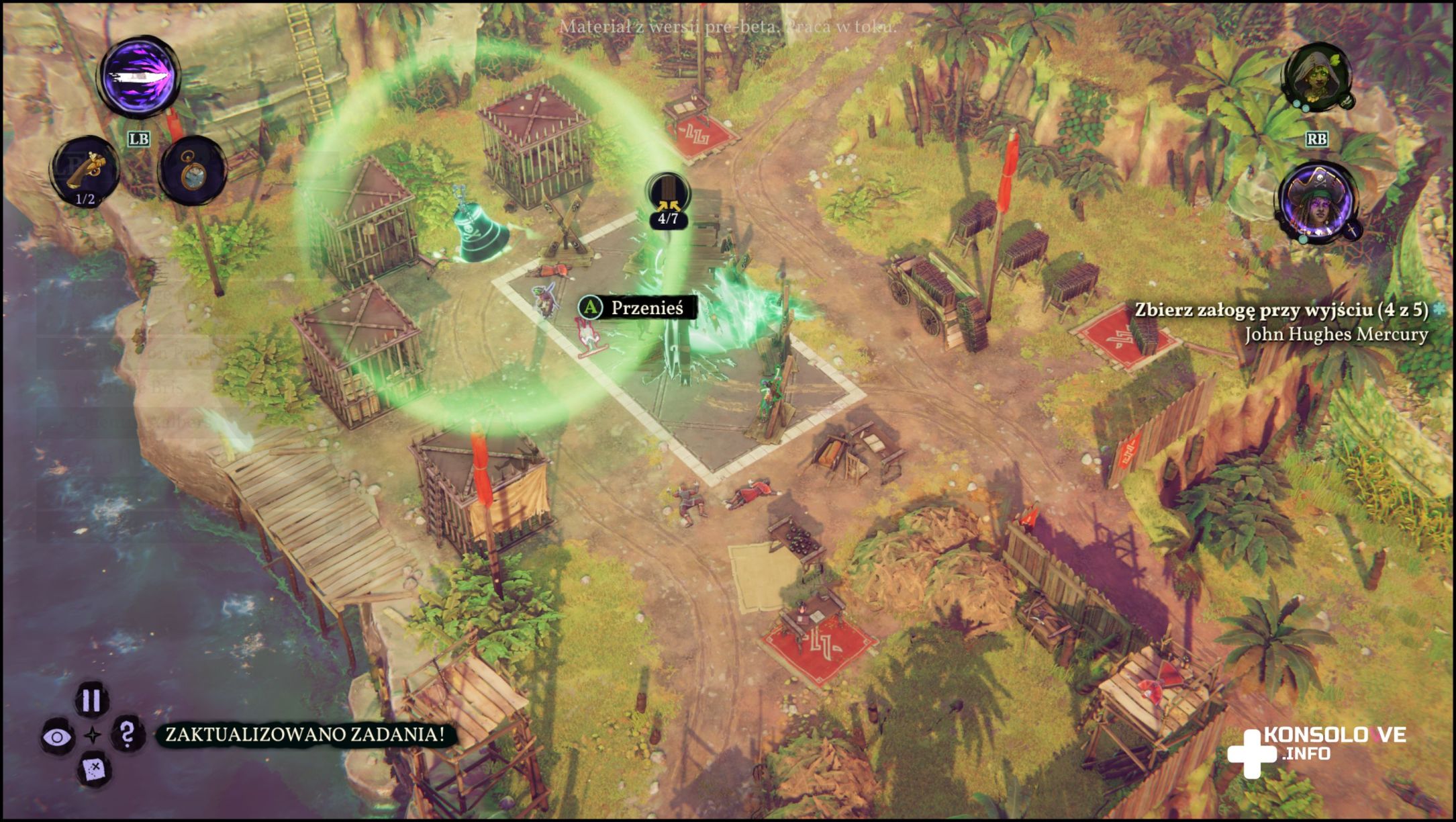Screen dimensions: 1456x822
Task: Open the treasure map icon
Action: [93, 768]
